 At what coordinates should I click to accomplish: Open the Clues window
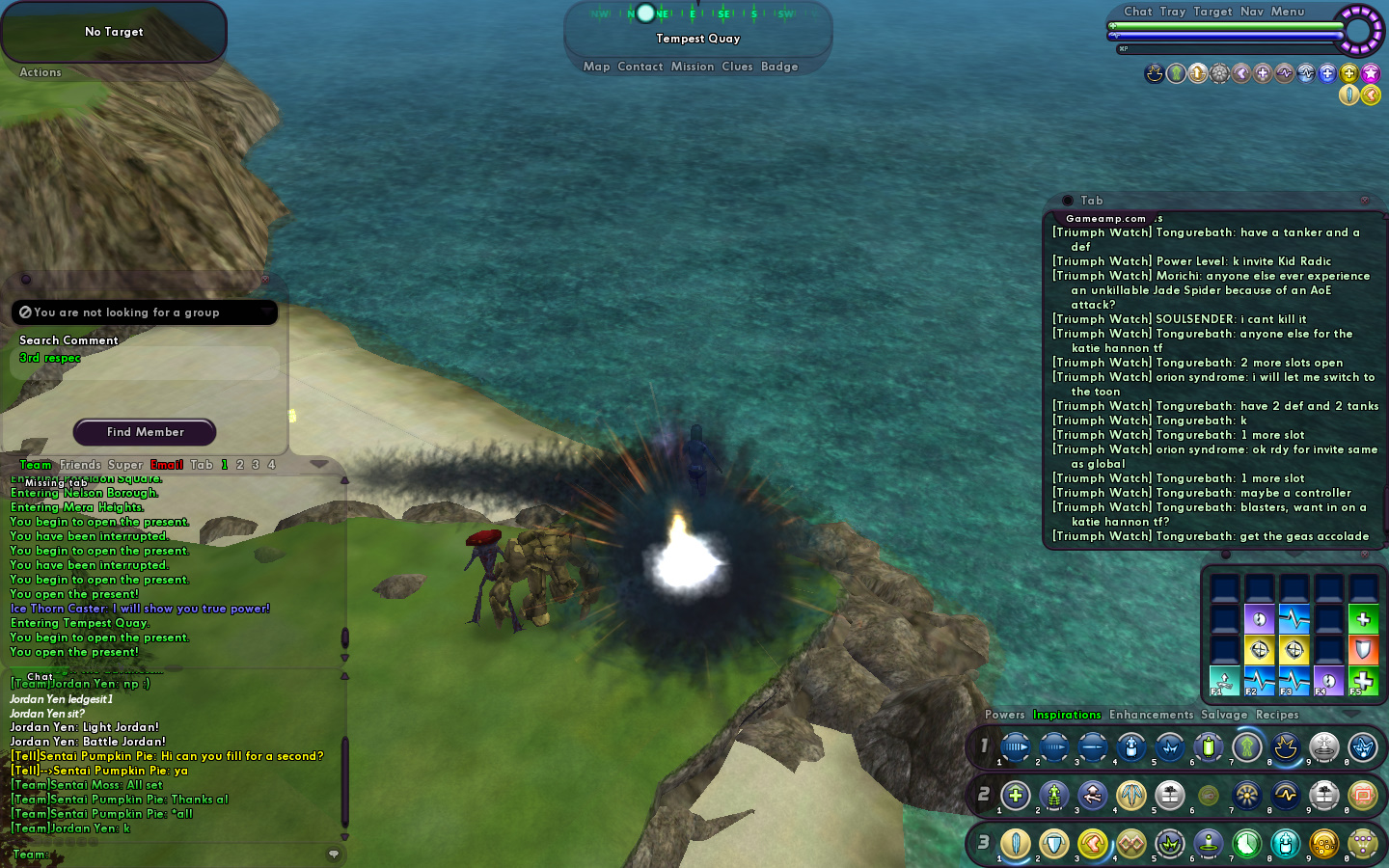point(737,67)
